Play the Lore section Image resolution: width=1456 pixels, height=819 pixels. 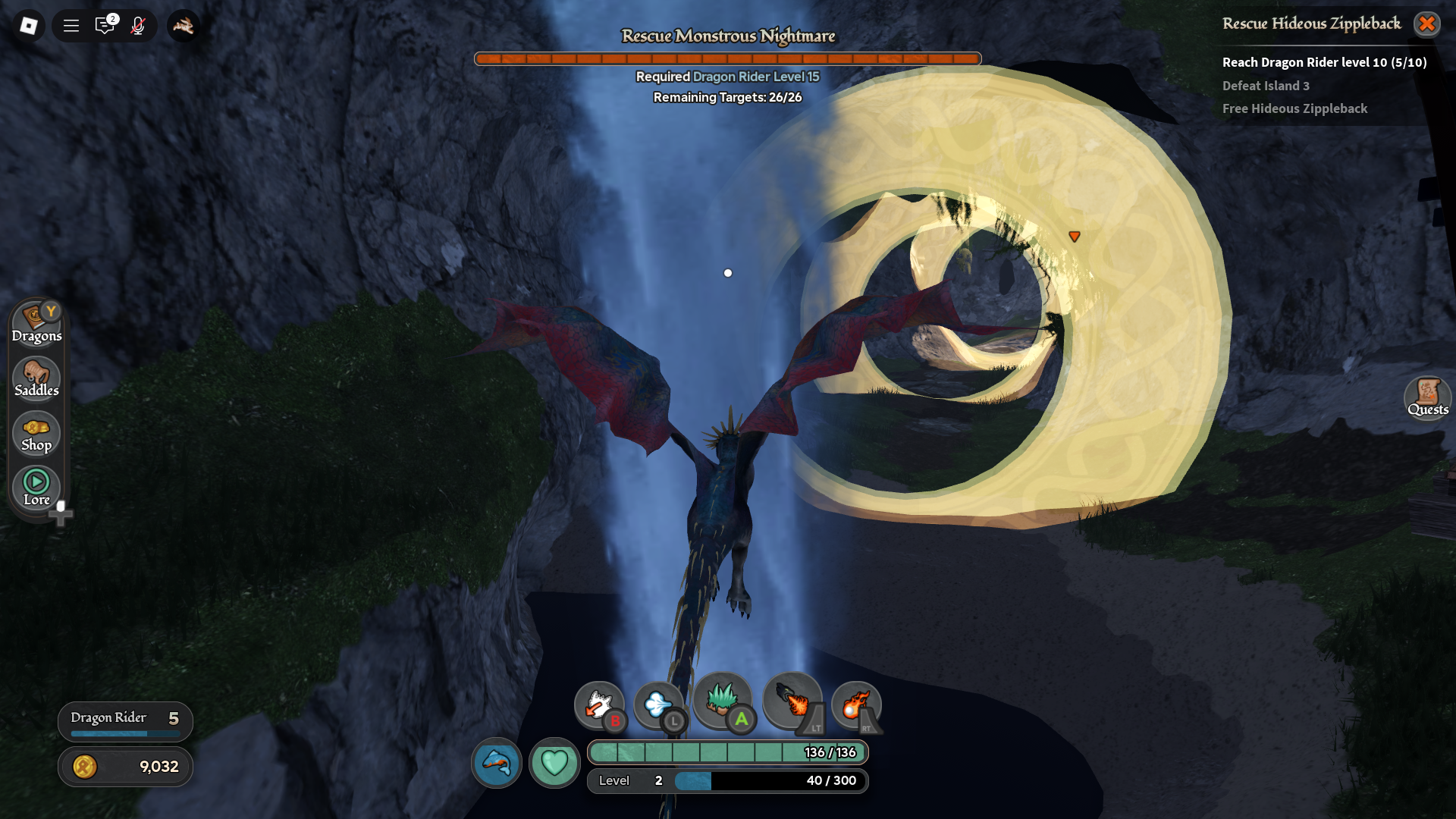(36, 488)
